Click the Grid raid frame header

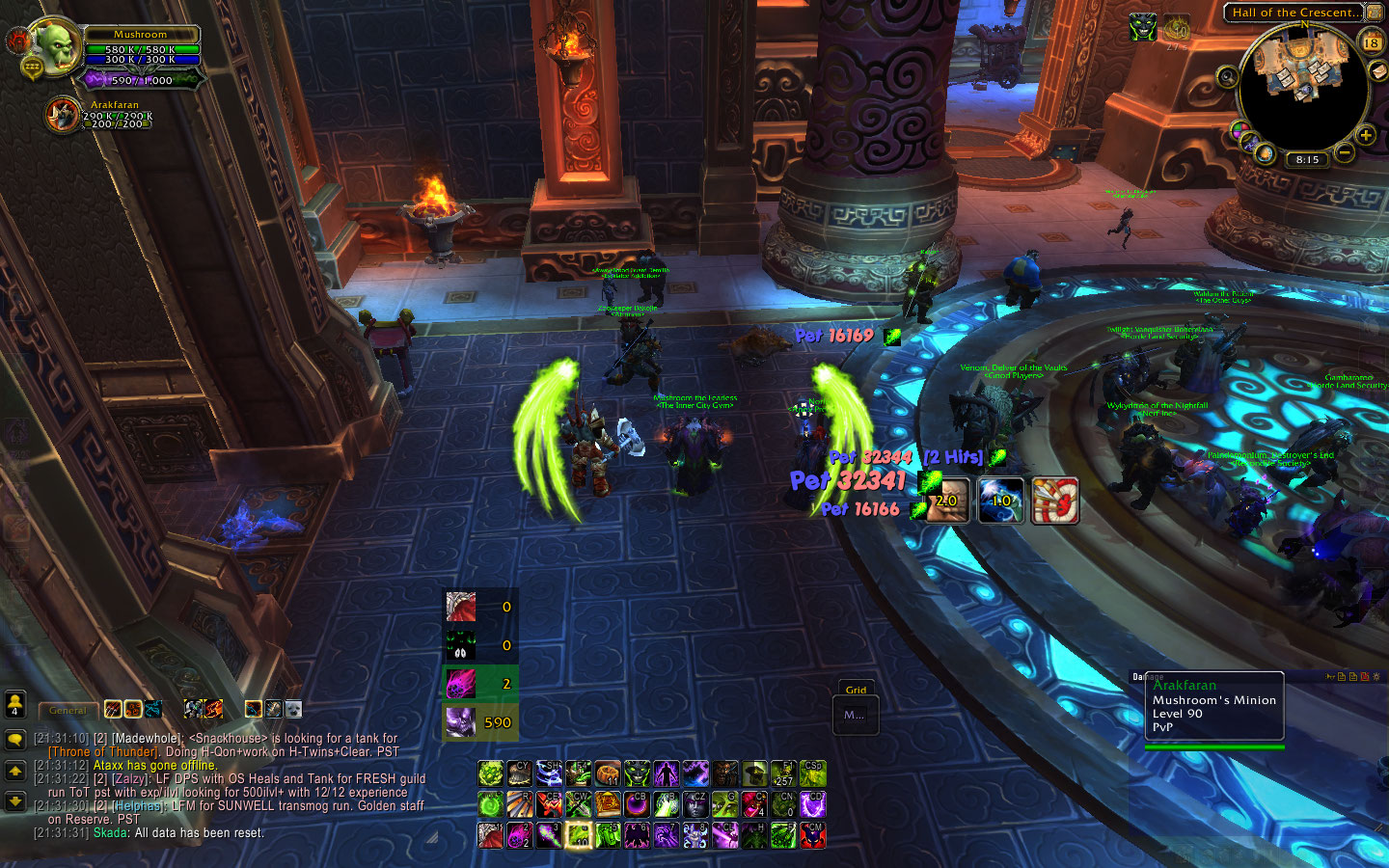point(856,690)
